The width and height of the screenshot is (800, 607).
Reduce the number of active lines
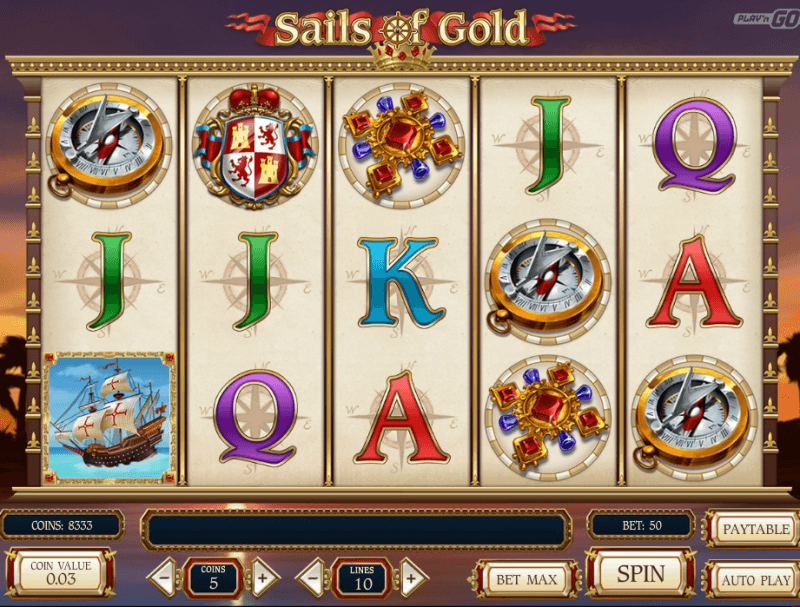click(312, 577)
